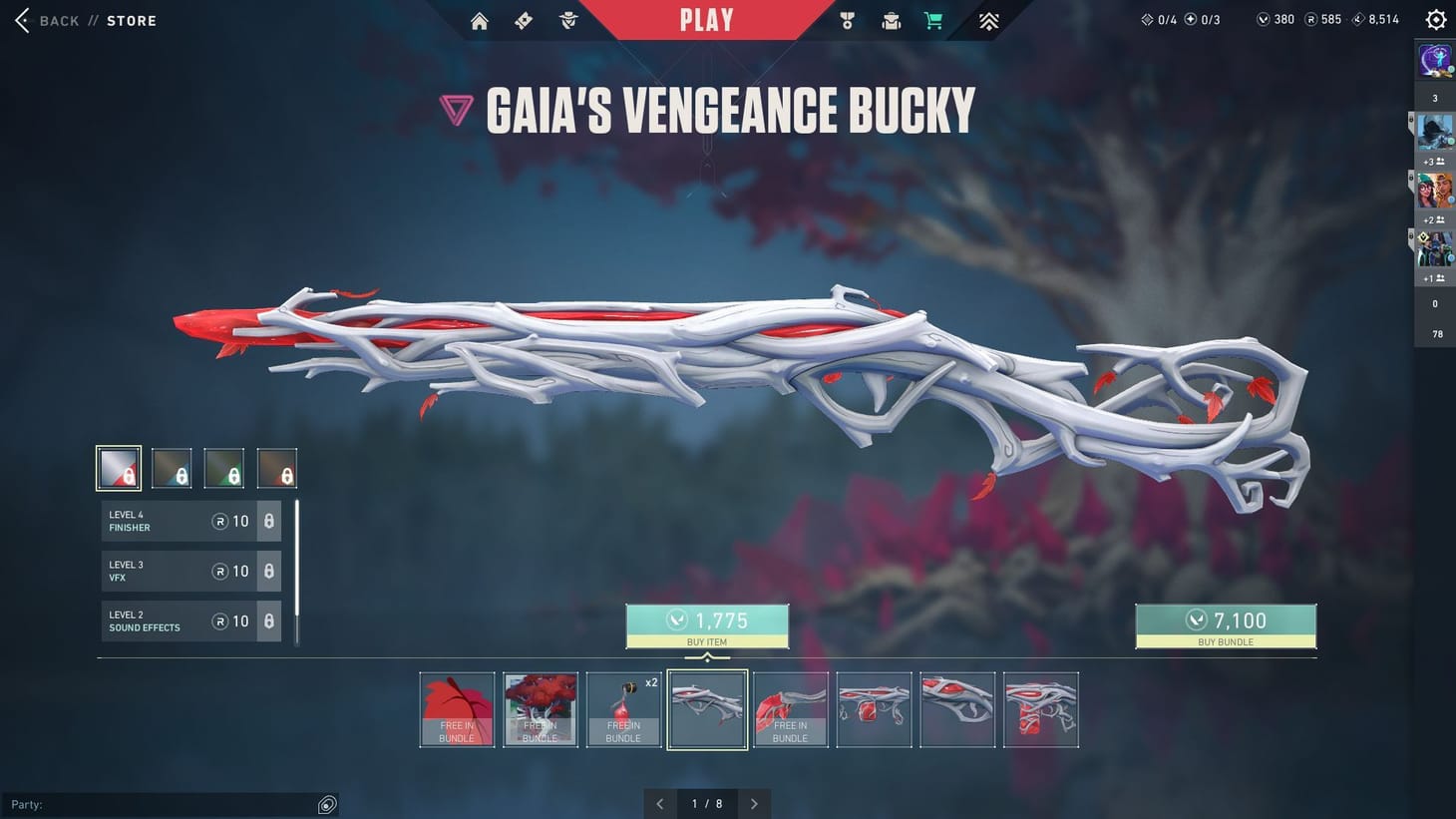Unlock the Level 2 Sound Effects upgrade

[267, 620]
